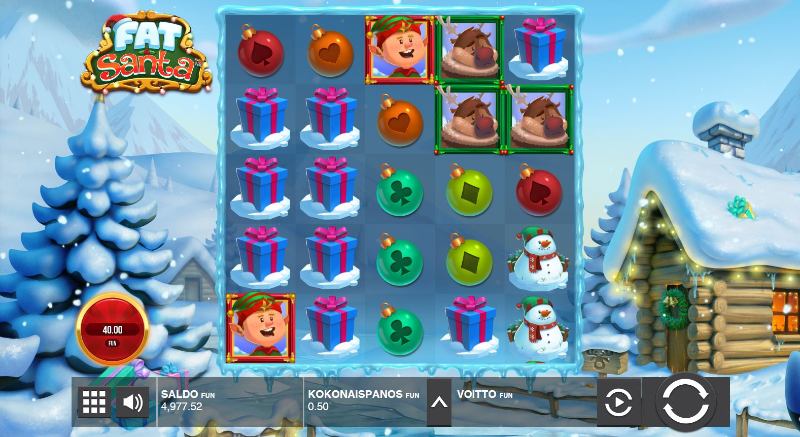Spin the reels with the large spin button

click(685, 402)
